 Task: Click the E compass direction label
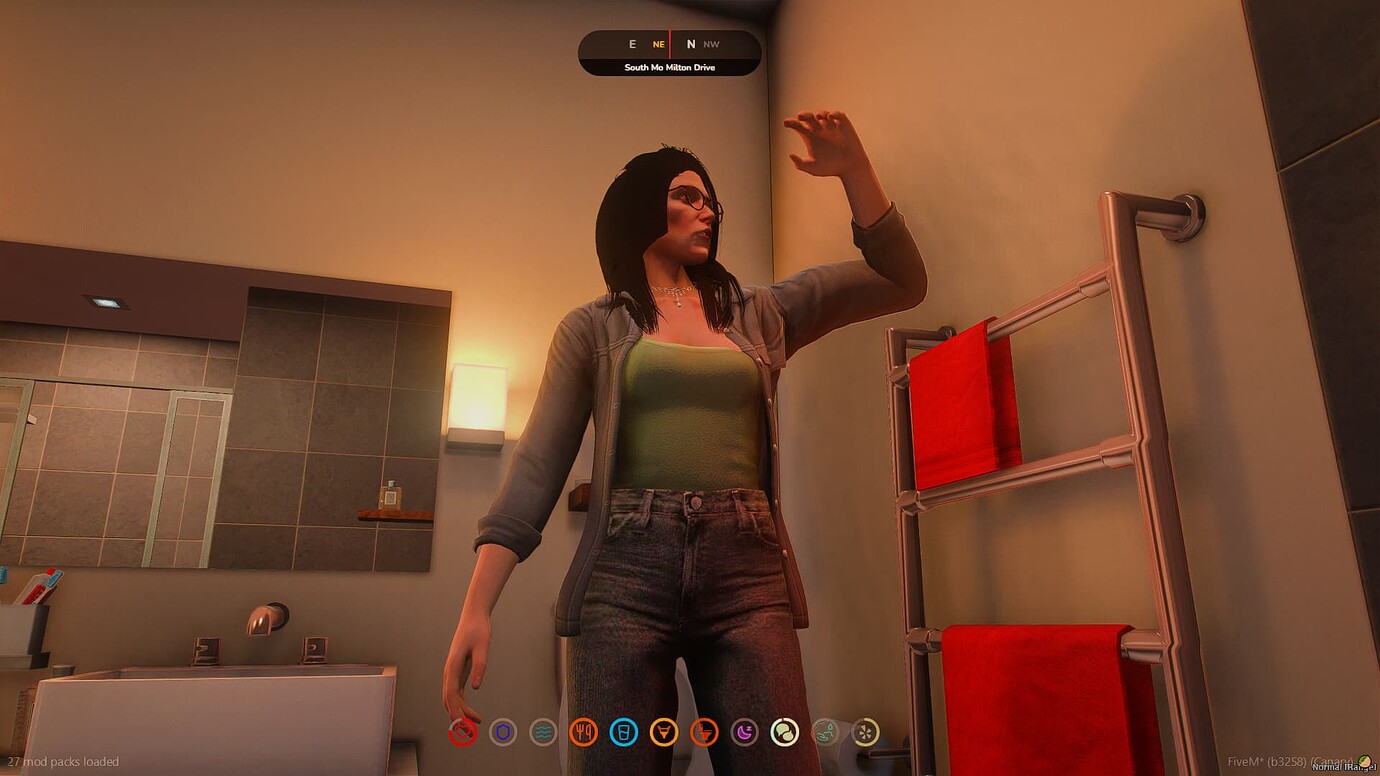point(631,44)
